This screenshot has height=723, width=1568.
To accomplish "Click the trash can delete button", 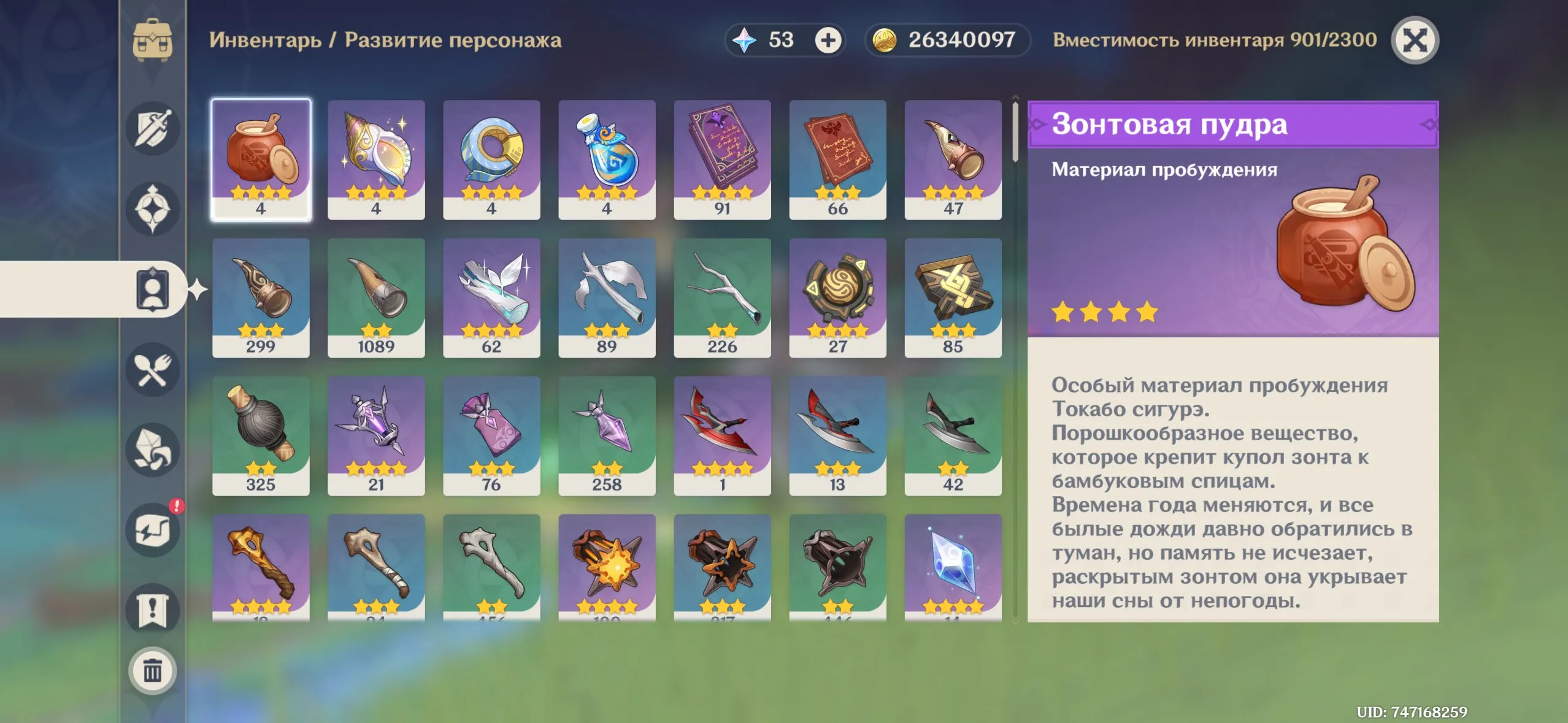I will pyautogui.click(x=152, y=671).
